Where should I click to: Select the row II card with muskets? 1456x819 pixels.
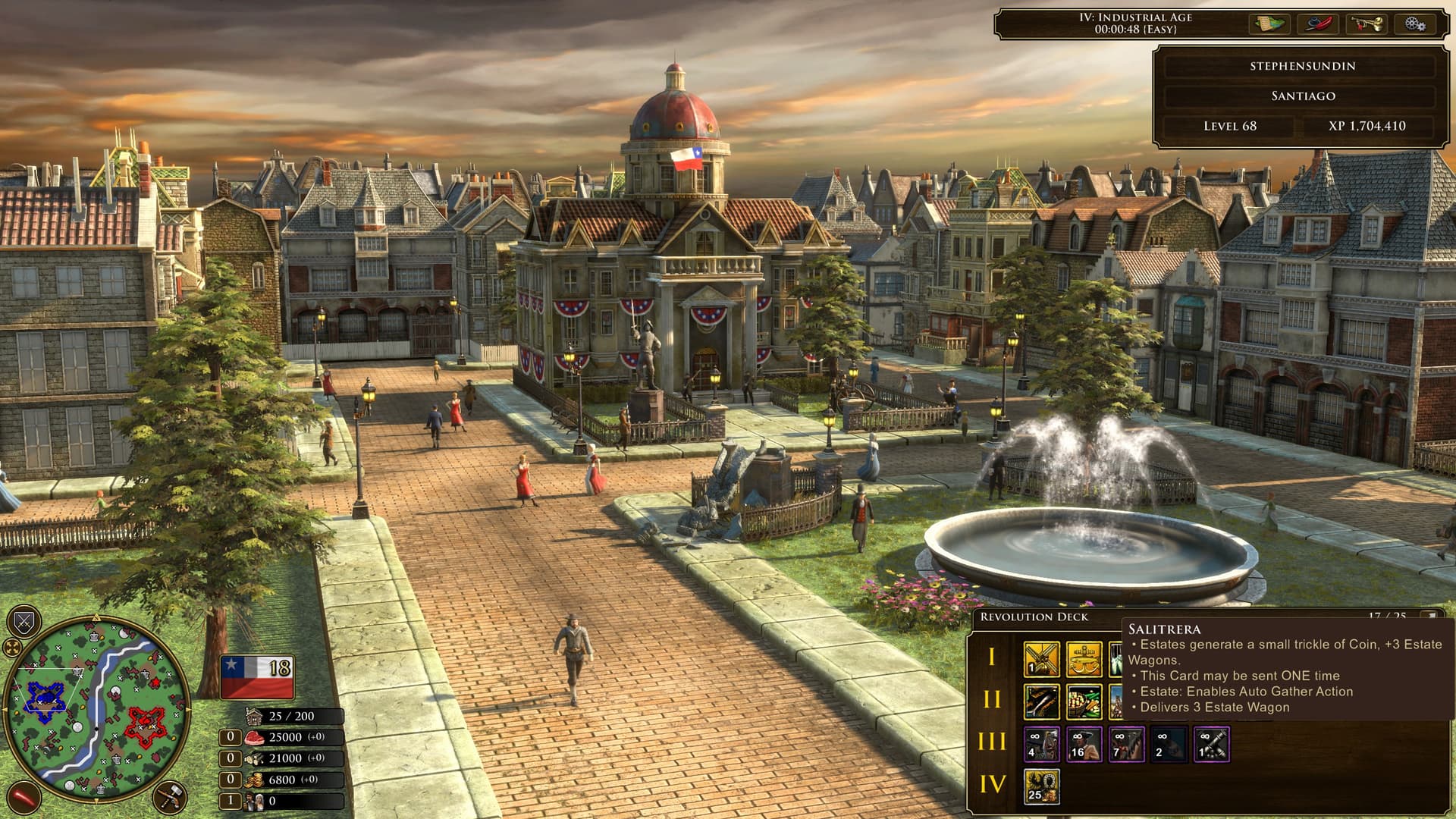[x=1041, y=702]
